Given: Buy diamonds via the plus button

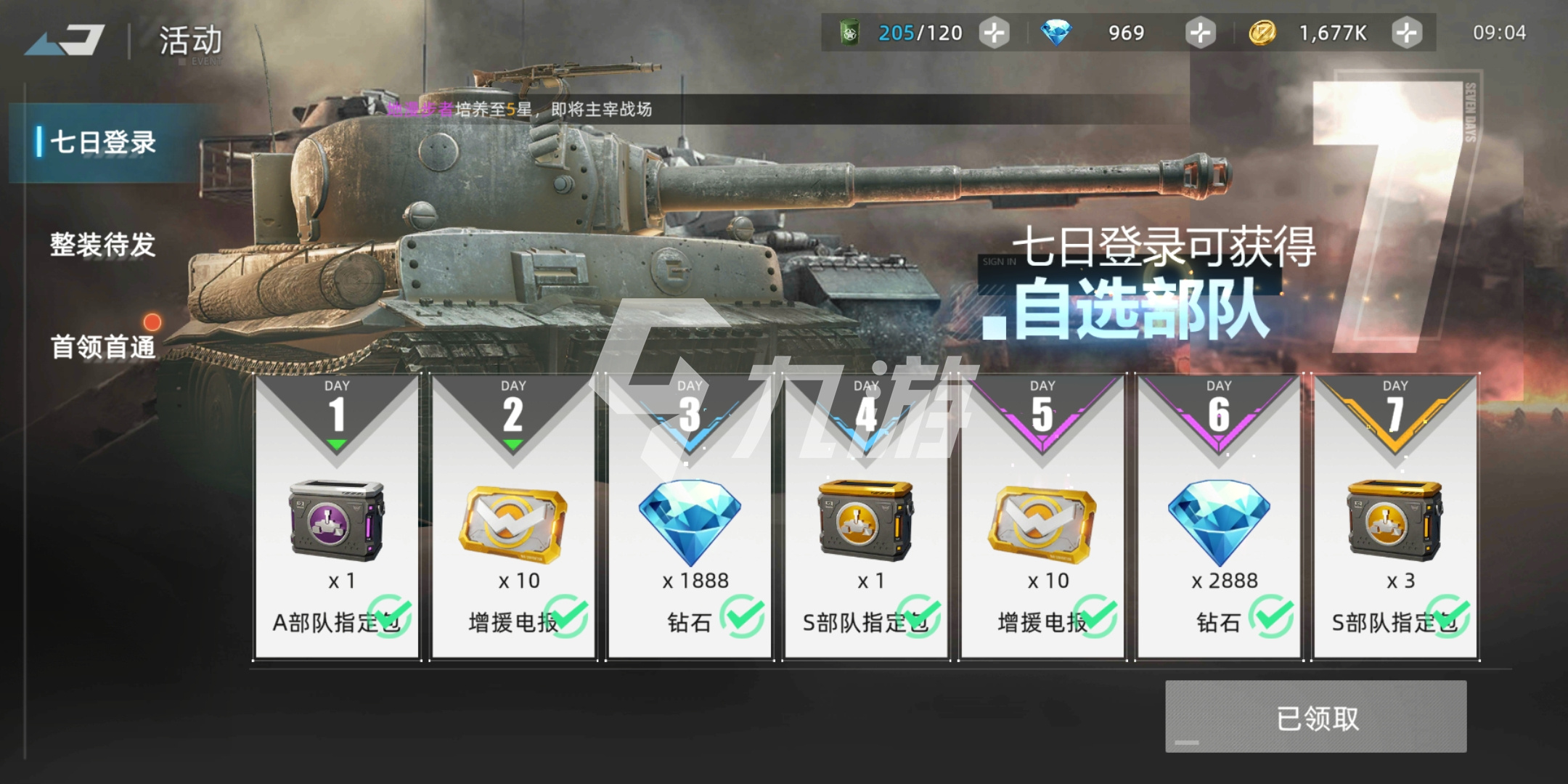Looking at the screenshot, I should click(x=1200, y=33).
